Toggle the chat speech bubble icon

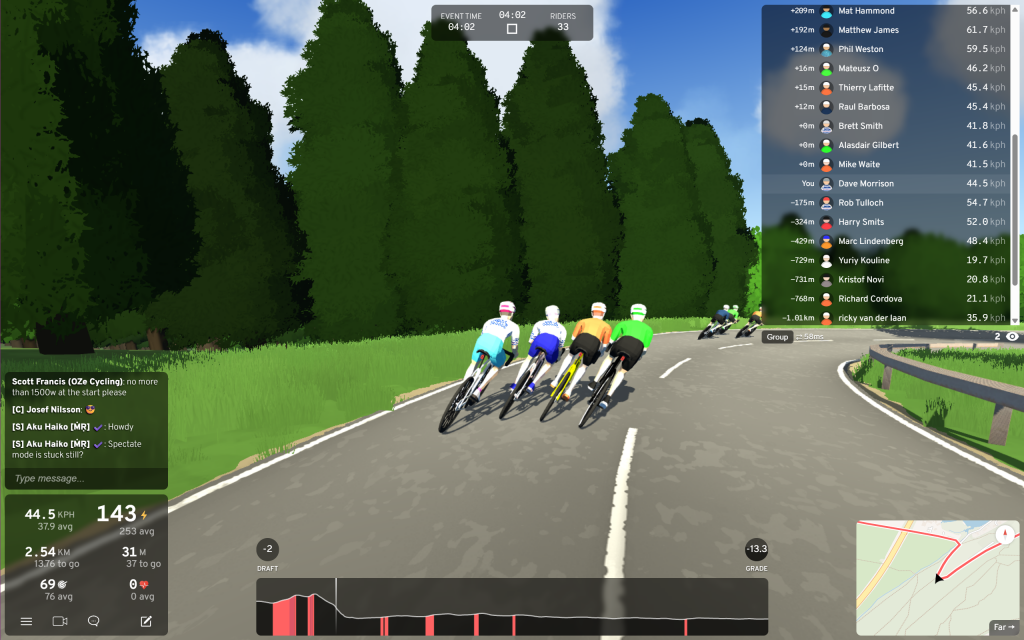pyautogui.click(x=93, y=621)
